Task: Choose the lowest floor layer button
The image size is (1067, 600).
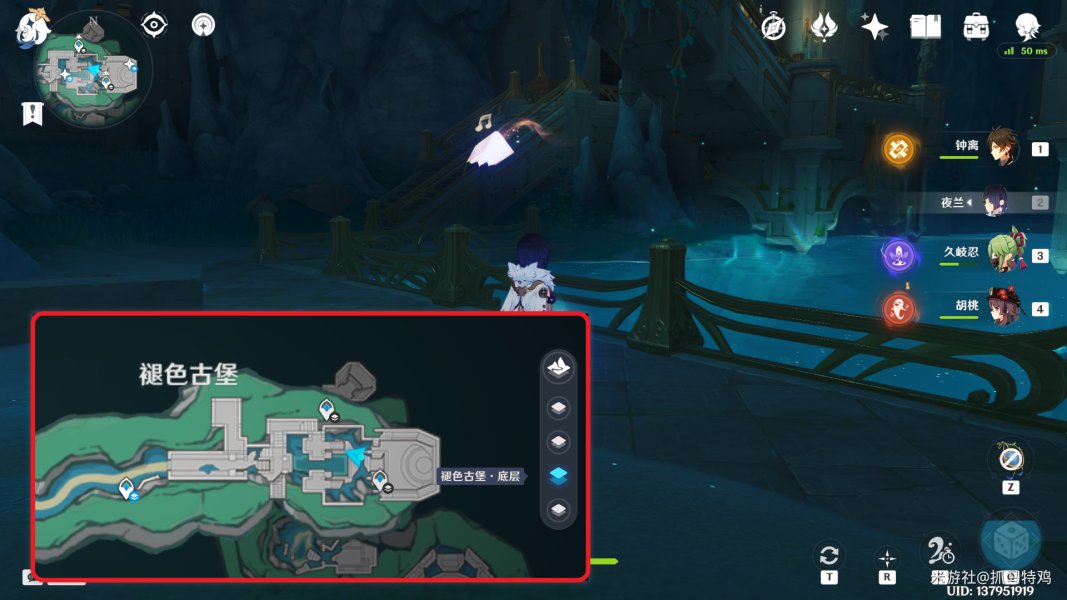Action: tap(558, 510)
